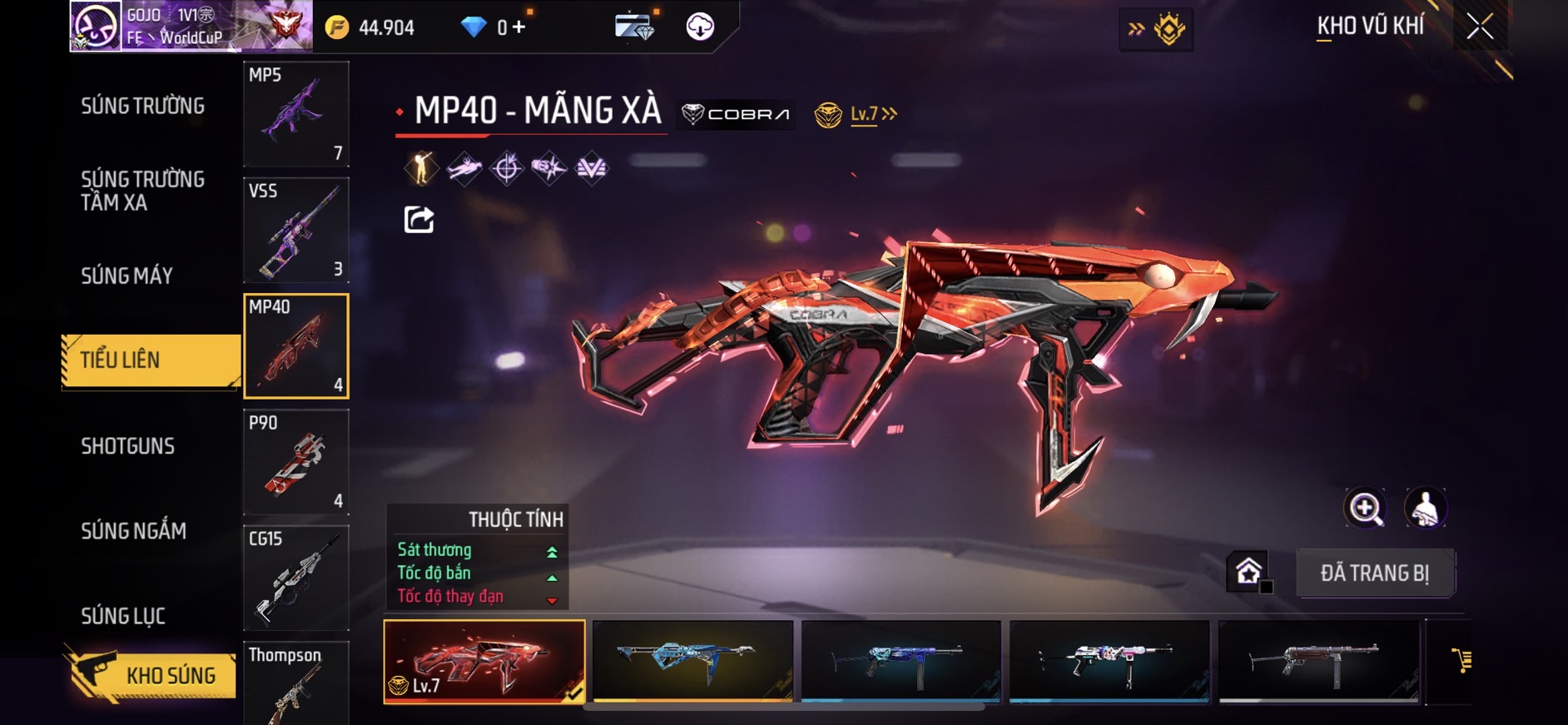Preview the skin on character

coord(1426,508)
